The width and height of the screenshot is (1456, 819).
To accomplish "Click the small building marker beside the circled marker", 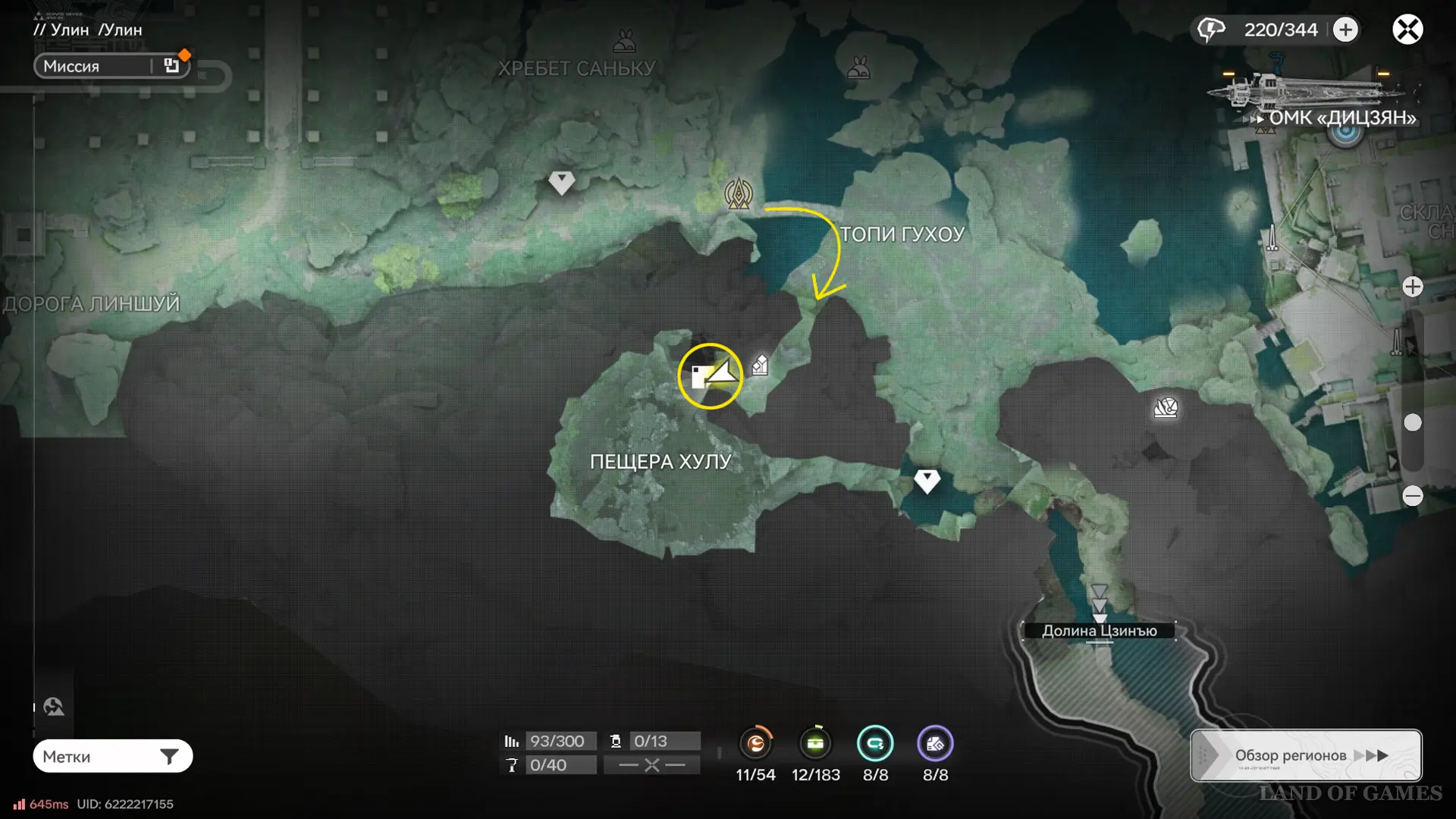I will tap(760, 366).
